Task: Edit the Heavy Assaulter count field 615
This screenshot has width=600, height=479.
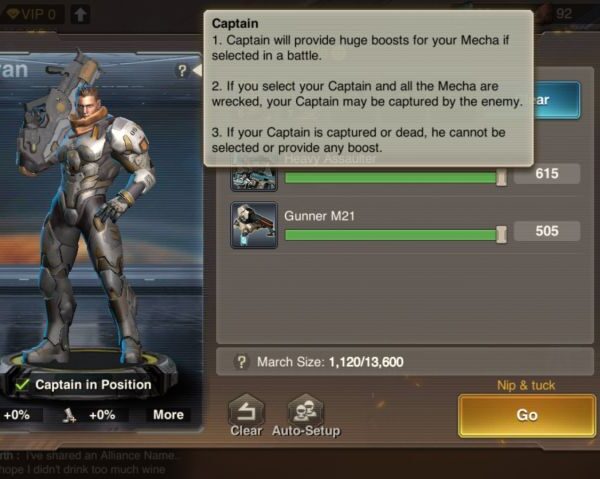Action: 547,174
